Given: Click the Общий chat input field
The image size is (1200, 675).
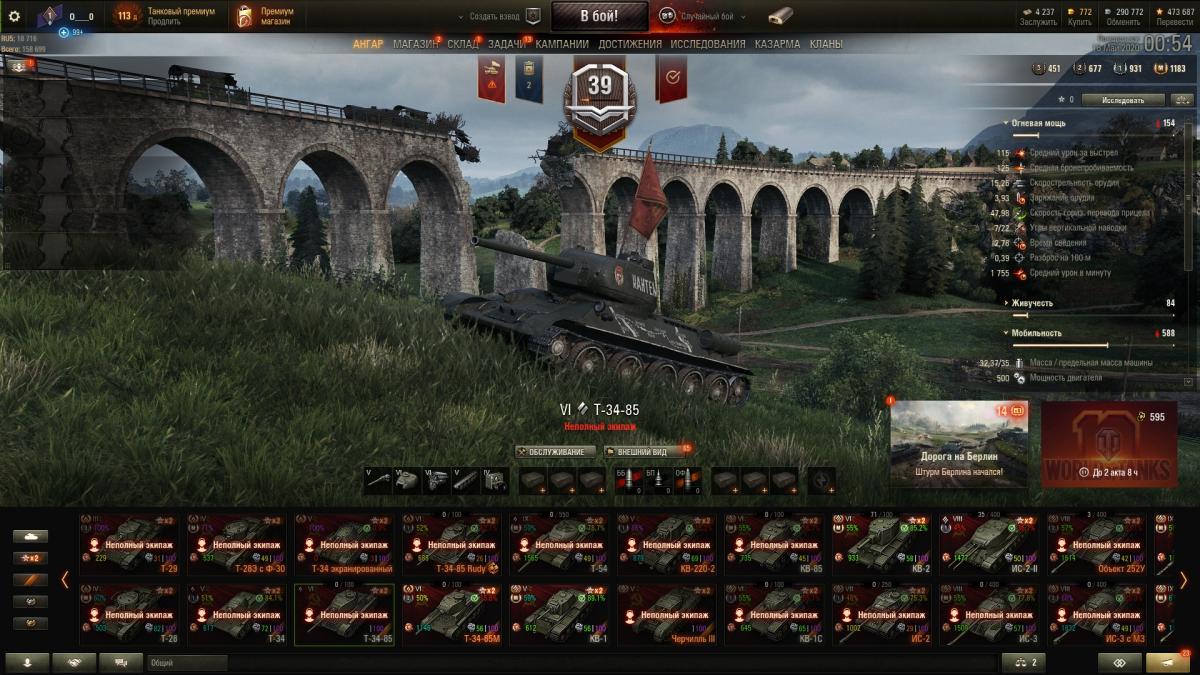Looking at the screenshot, I should [570, 662].
